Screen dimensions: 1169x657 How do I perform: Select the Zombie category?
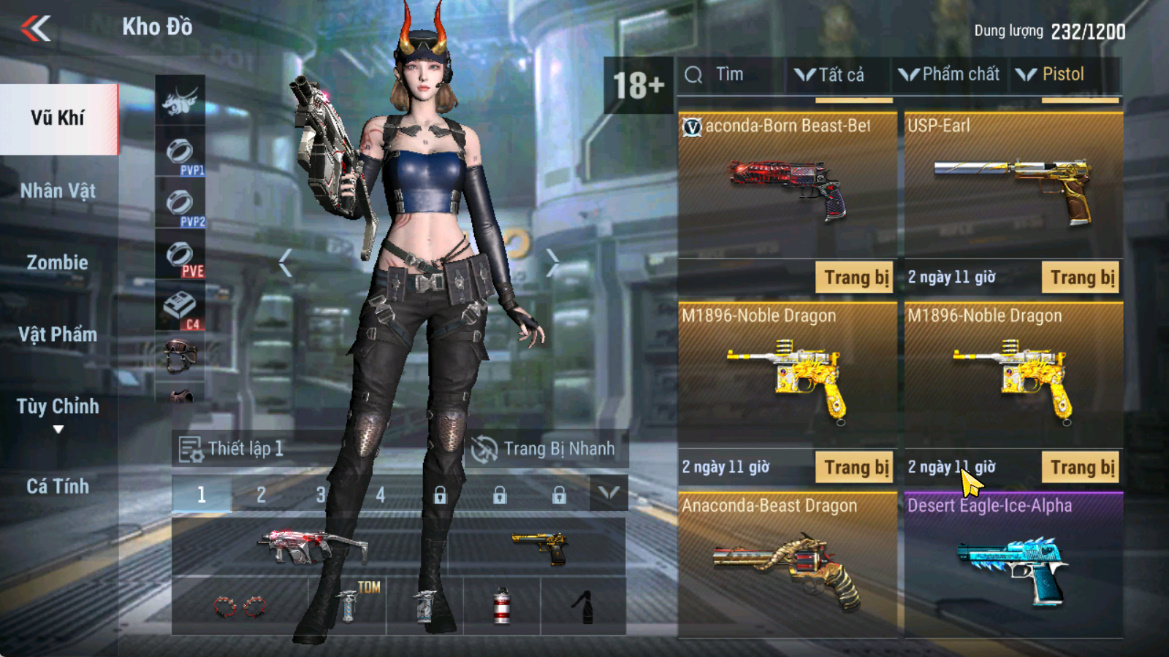[57, 263]
